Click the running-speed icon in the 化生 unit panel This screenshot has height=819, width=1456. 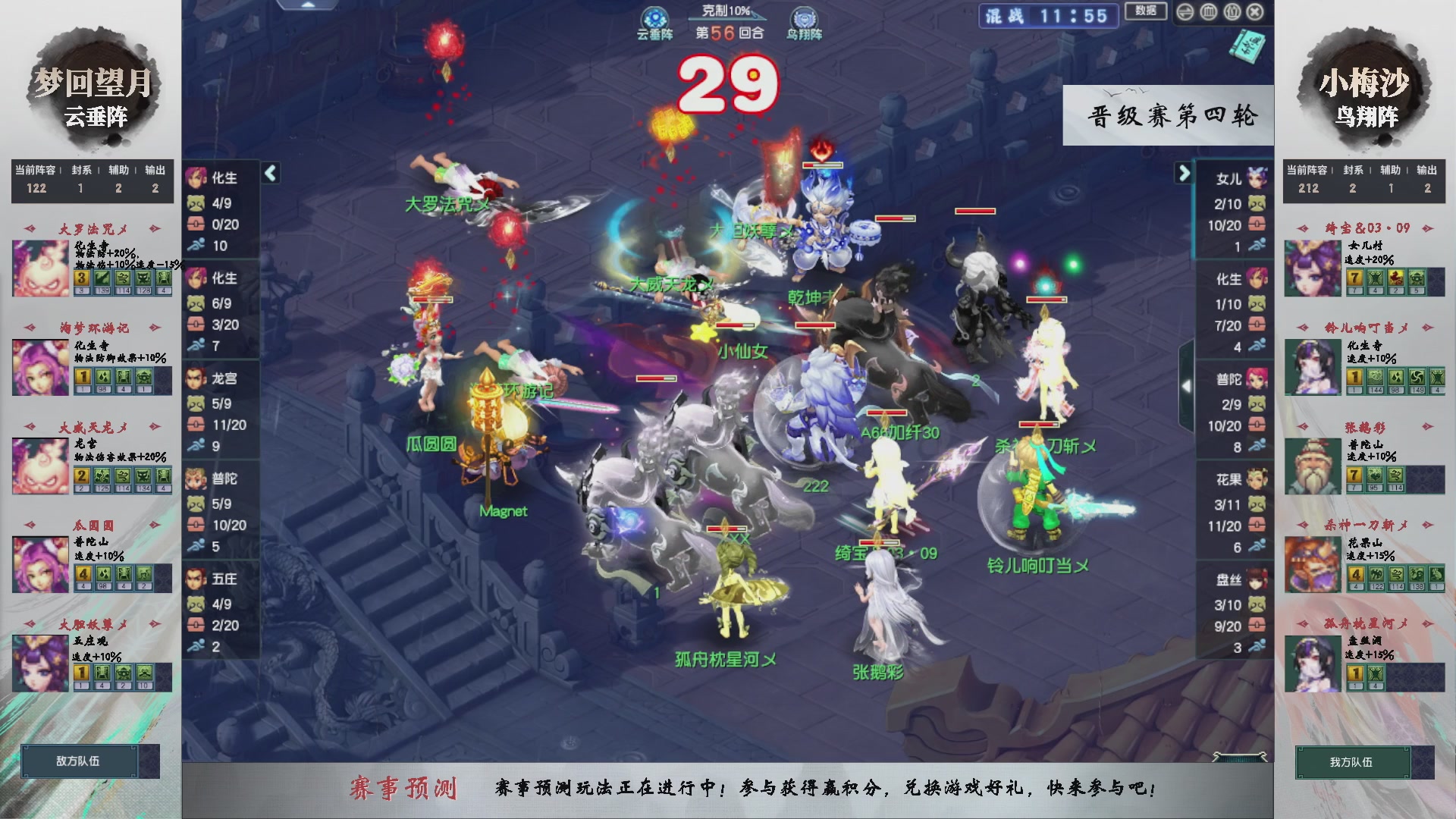point(197,246)
